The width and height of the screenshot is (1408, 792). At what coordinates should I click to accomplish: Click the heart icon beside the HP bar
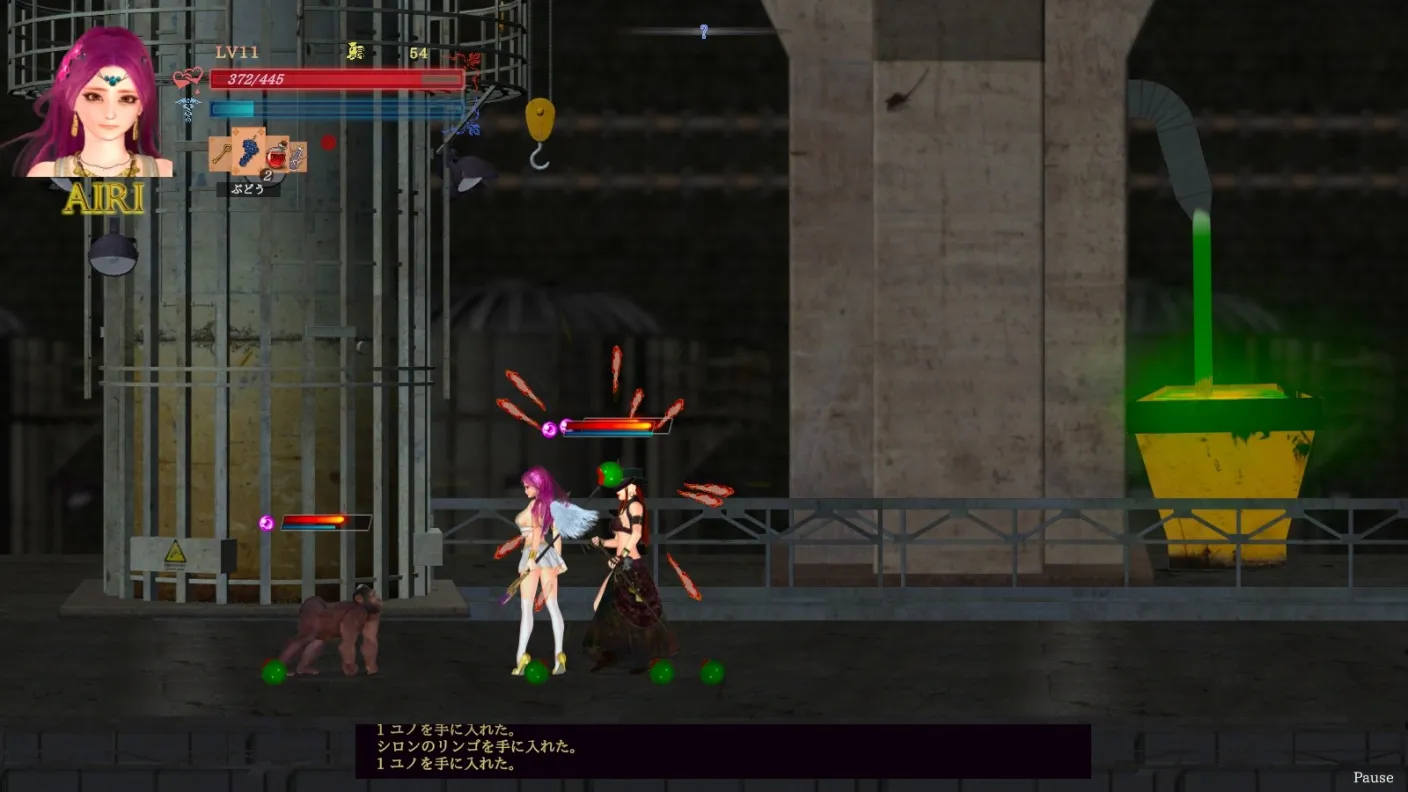coord(187,79)
